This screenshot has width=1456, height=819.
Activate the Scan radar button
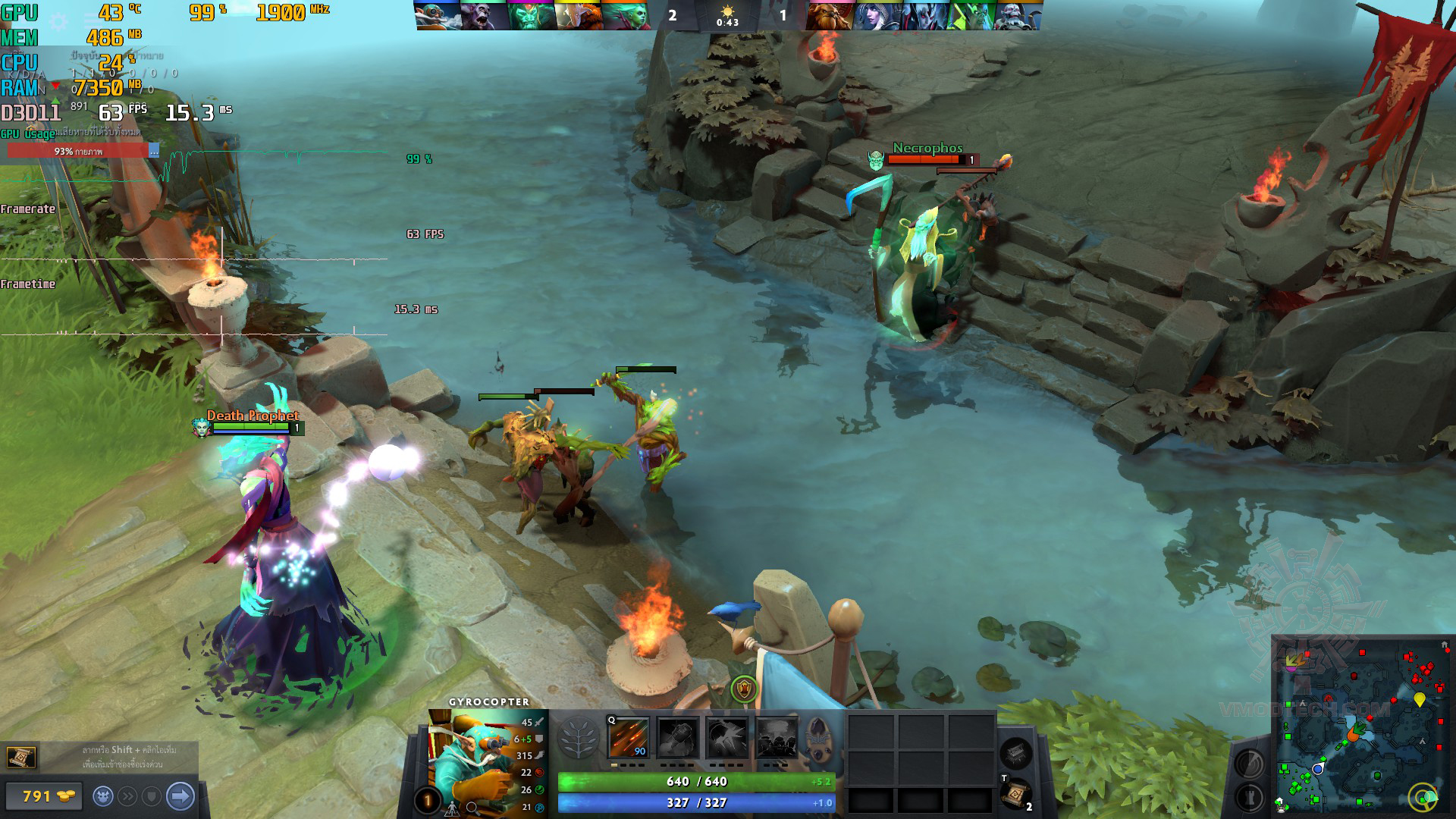click(1249, 764)
